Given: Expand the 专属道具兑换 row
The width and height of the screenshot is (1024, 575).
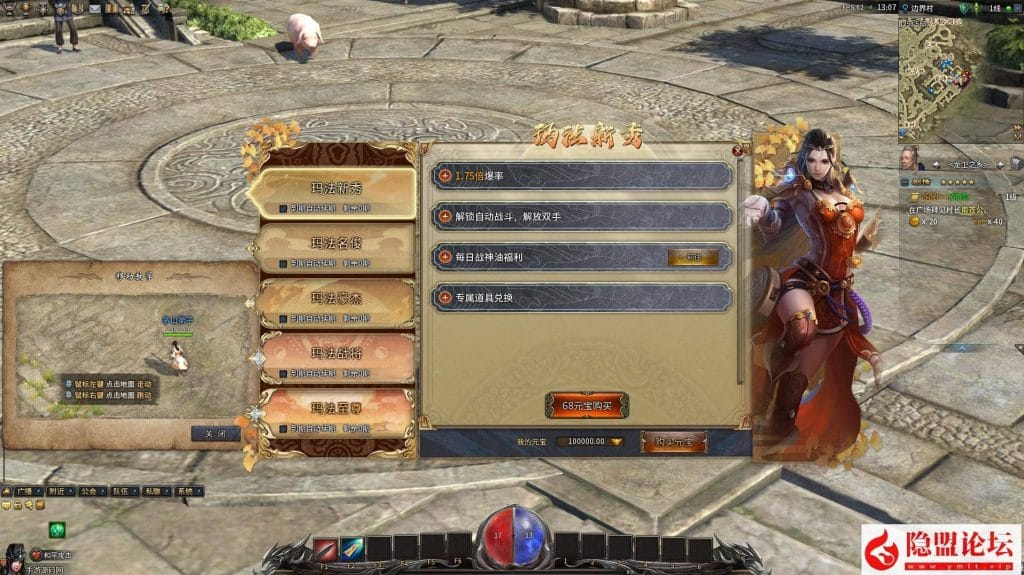Looking at the screenshot, I should (446, 297).
